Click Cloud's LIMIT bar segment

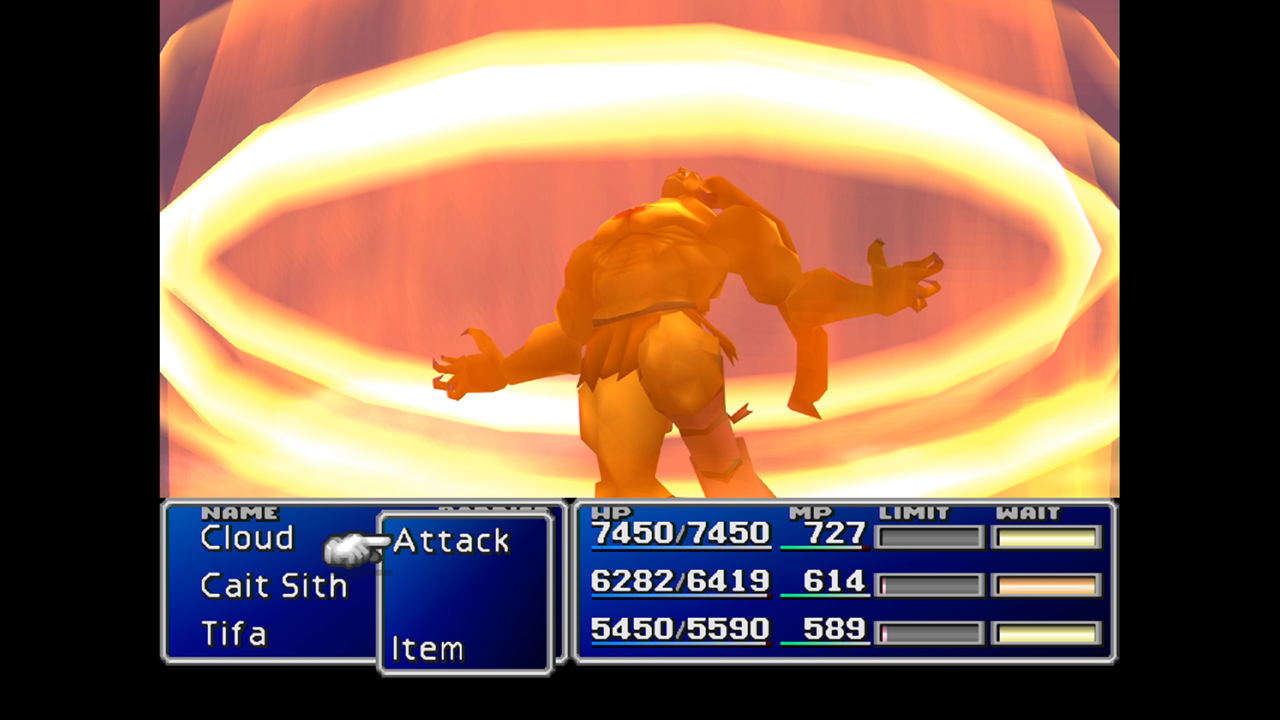tap(929, 538)
